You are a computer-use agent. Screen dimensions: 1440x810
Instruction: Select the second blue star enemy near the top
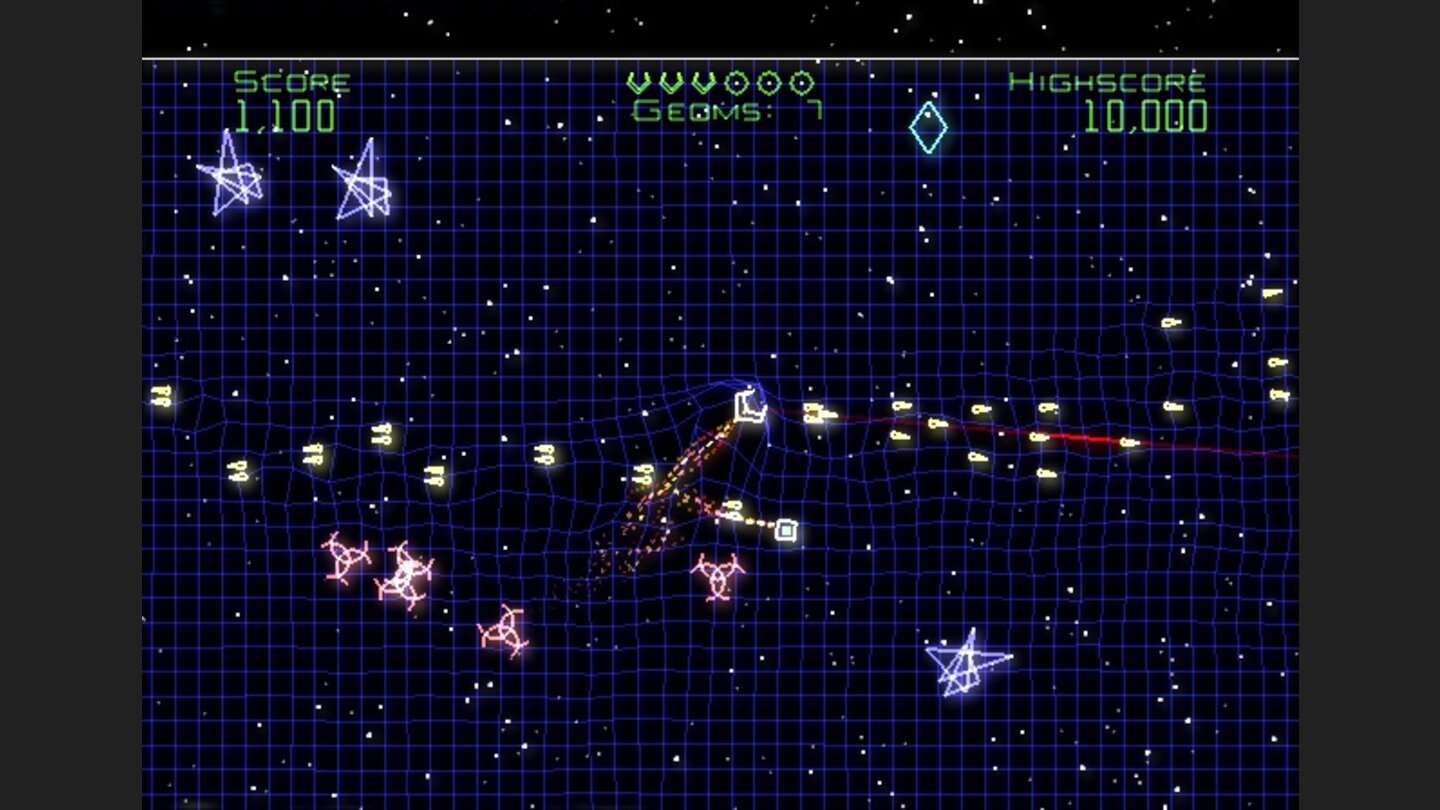(365, 185)
